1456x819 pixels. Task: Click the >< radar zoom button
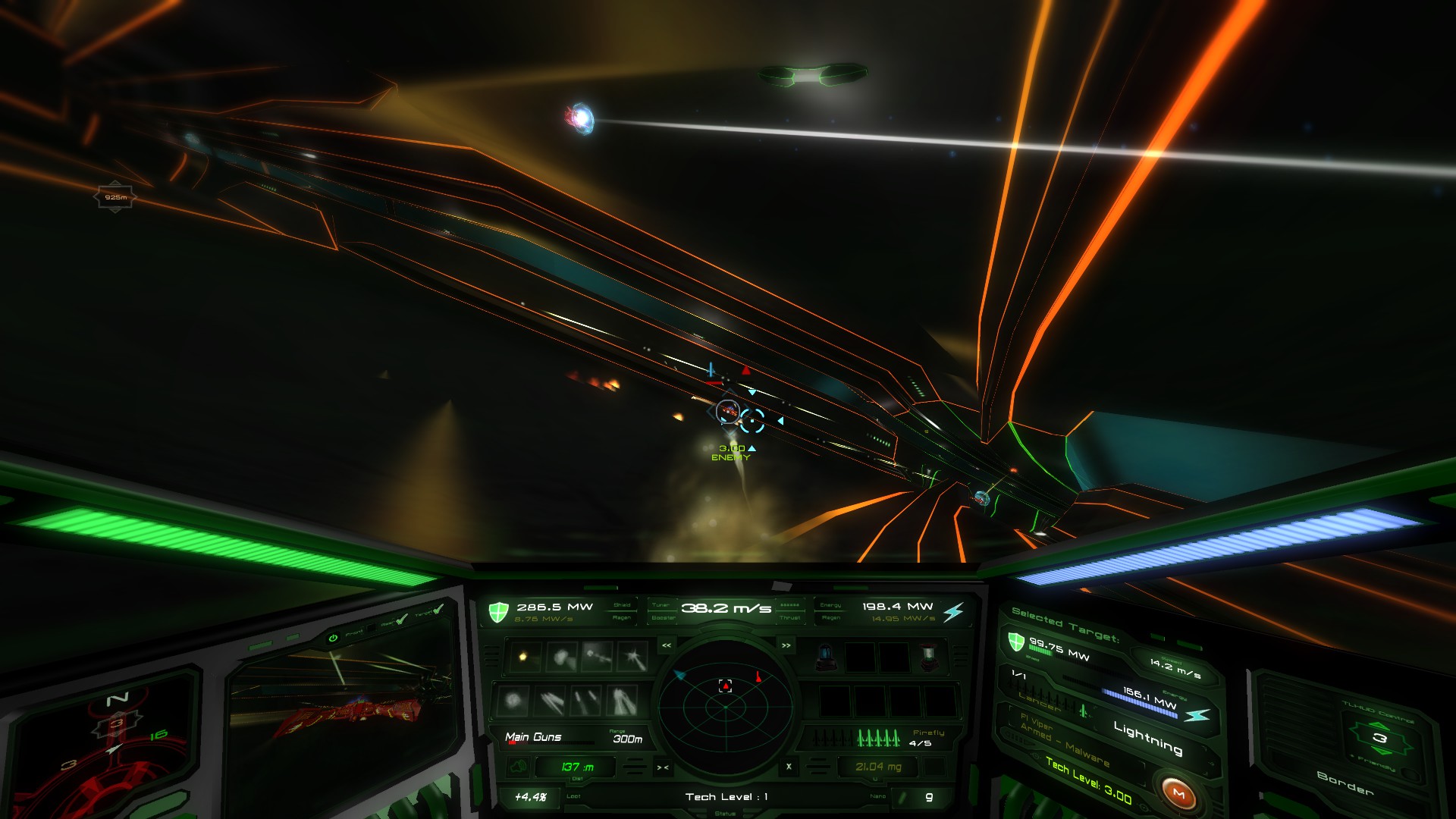663,767
